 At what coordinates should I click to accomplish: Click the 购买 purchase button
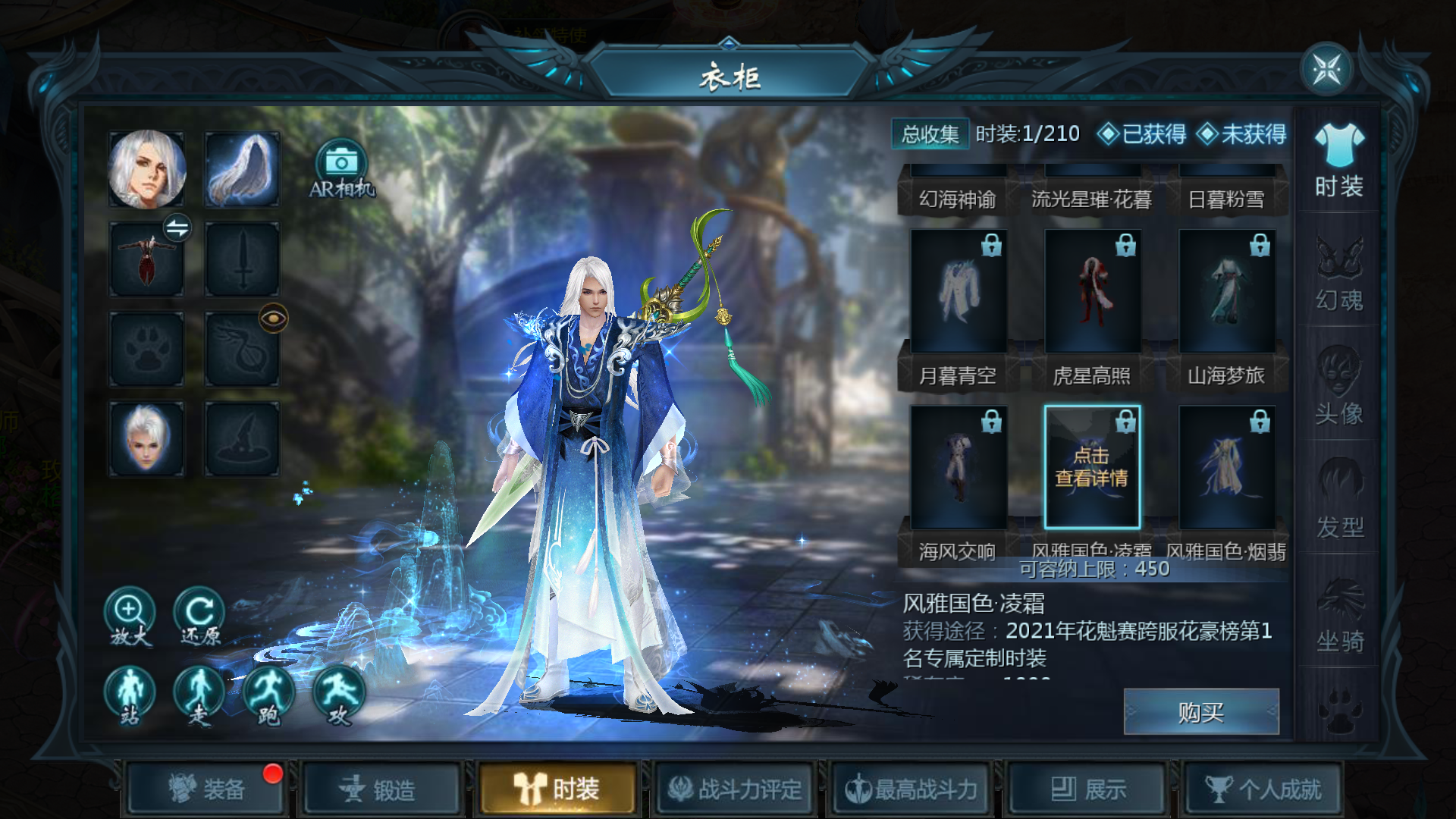[x=1202, y=711]
